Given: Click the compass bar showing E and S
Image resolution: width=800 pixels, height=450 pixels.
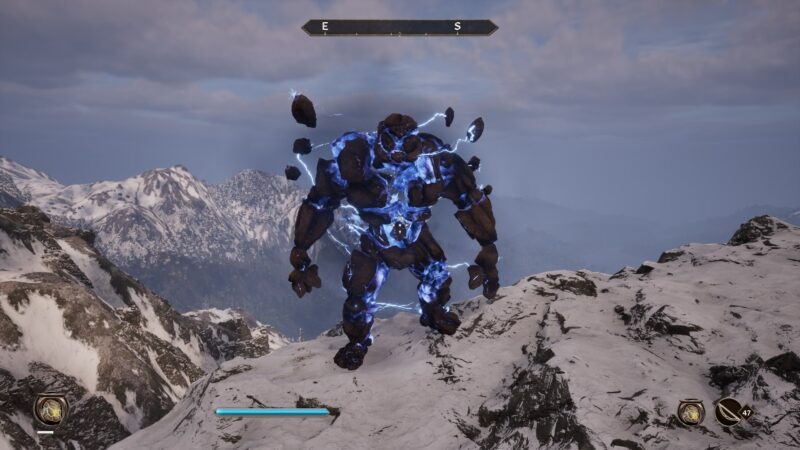Looking at the screenshot, I should [x=400, y=27].
